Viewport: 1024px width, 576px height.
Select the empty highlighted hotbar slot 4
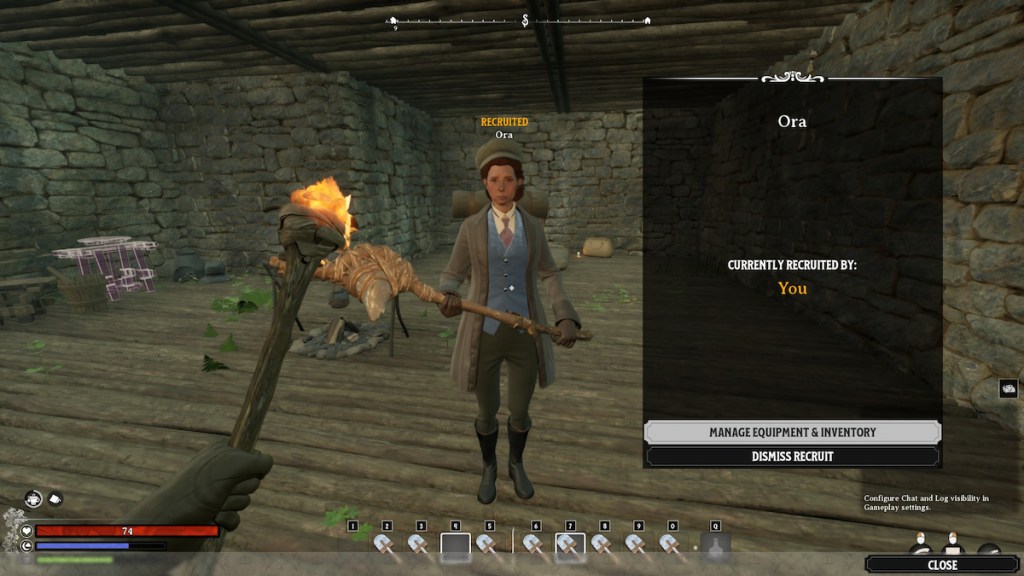455,546
